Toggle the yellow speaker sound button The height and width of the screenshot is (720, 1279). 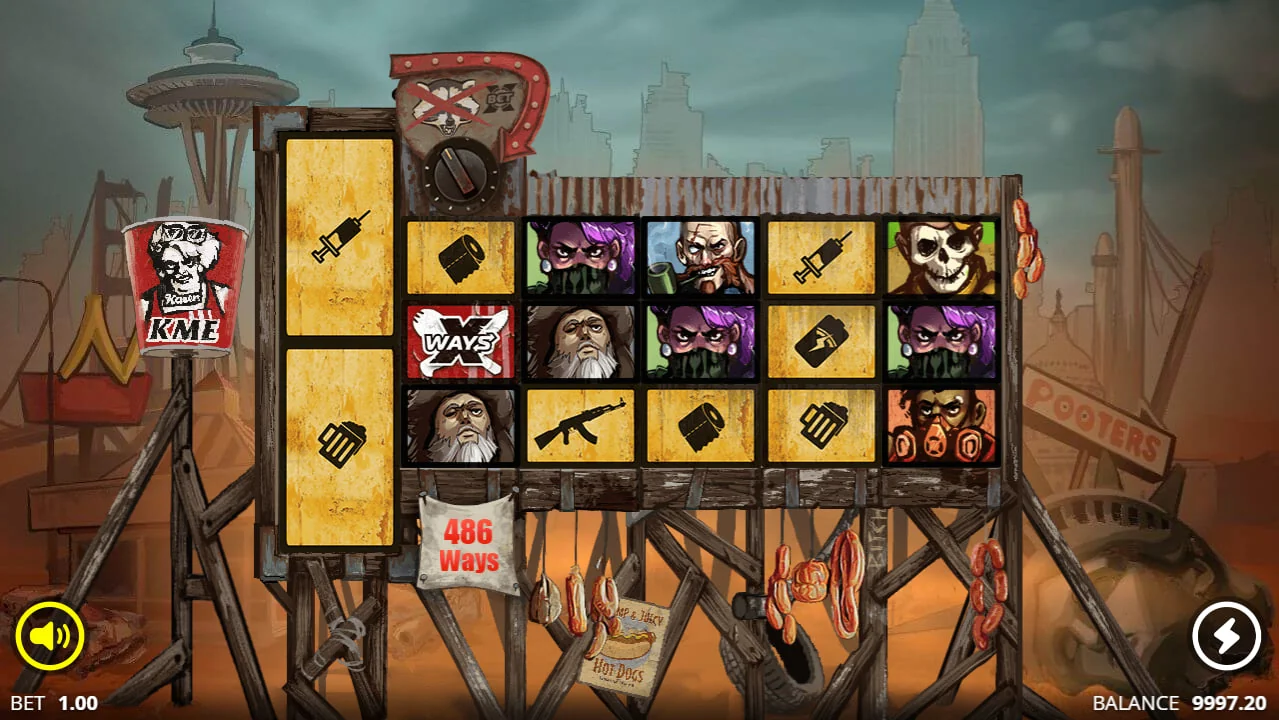point(49,634)
